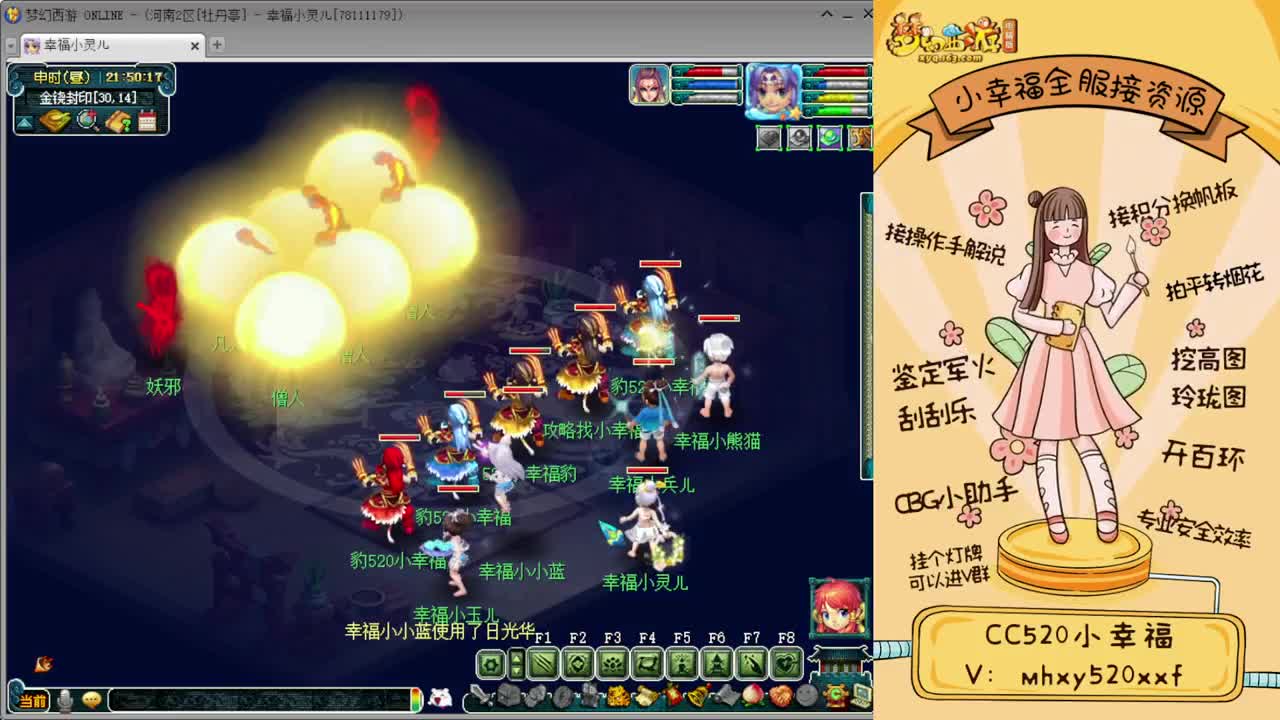Open the activity calendar icon in top-left panel
The image size is (1280, 720).
[148, 121]
